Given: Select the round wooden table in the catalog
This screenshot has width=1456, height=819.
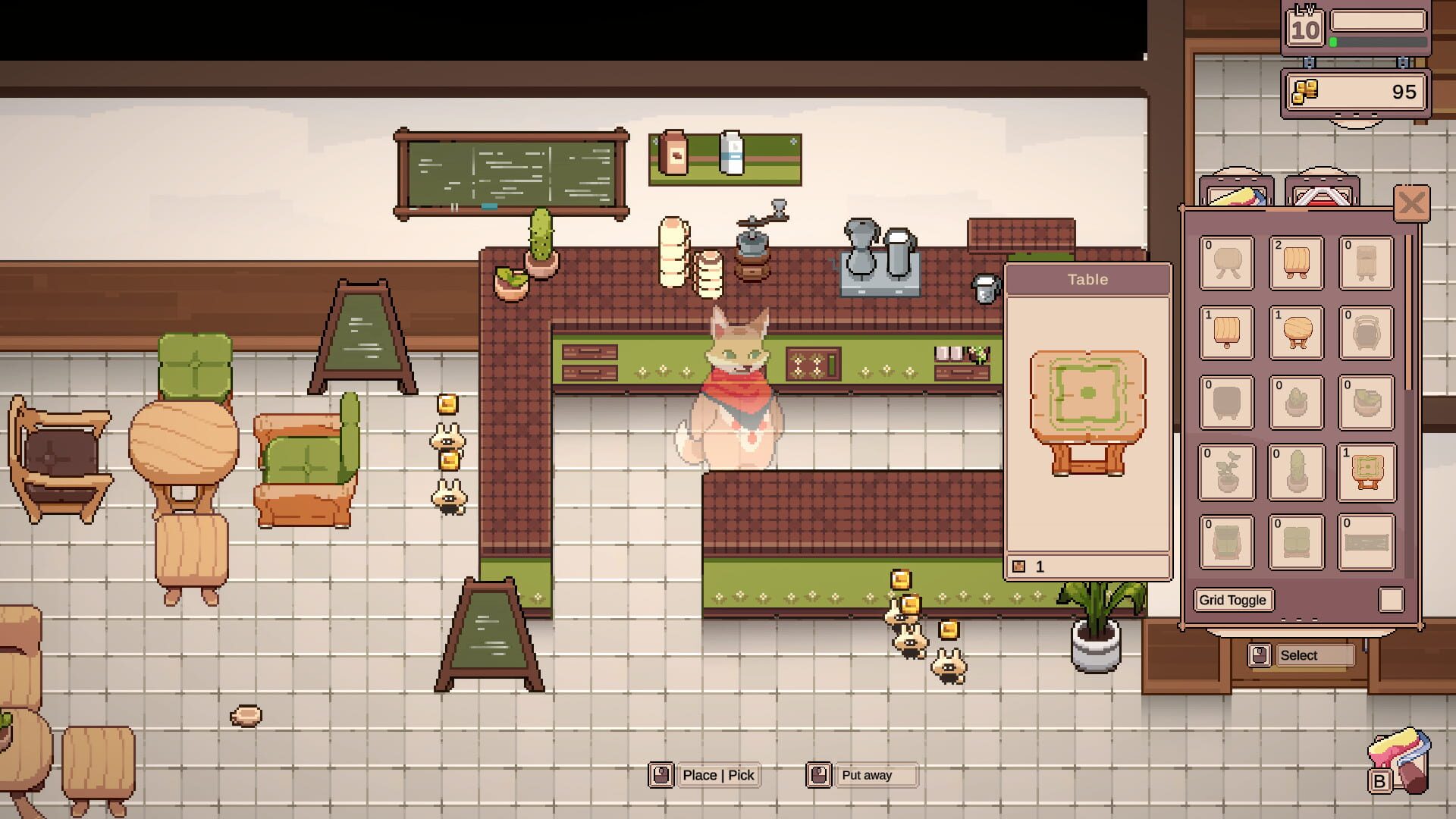Looking at the screenshot, I should (1297, 333).
